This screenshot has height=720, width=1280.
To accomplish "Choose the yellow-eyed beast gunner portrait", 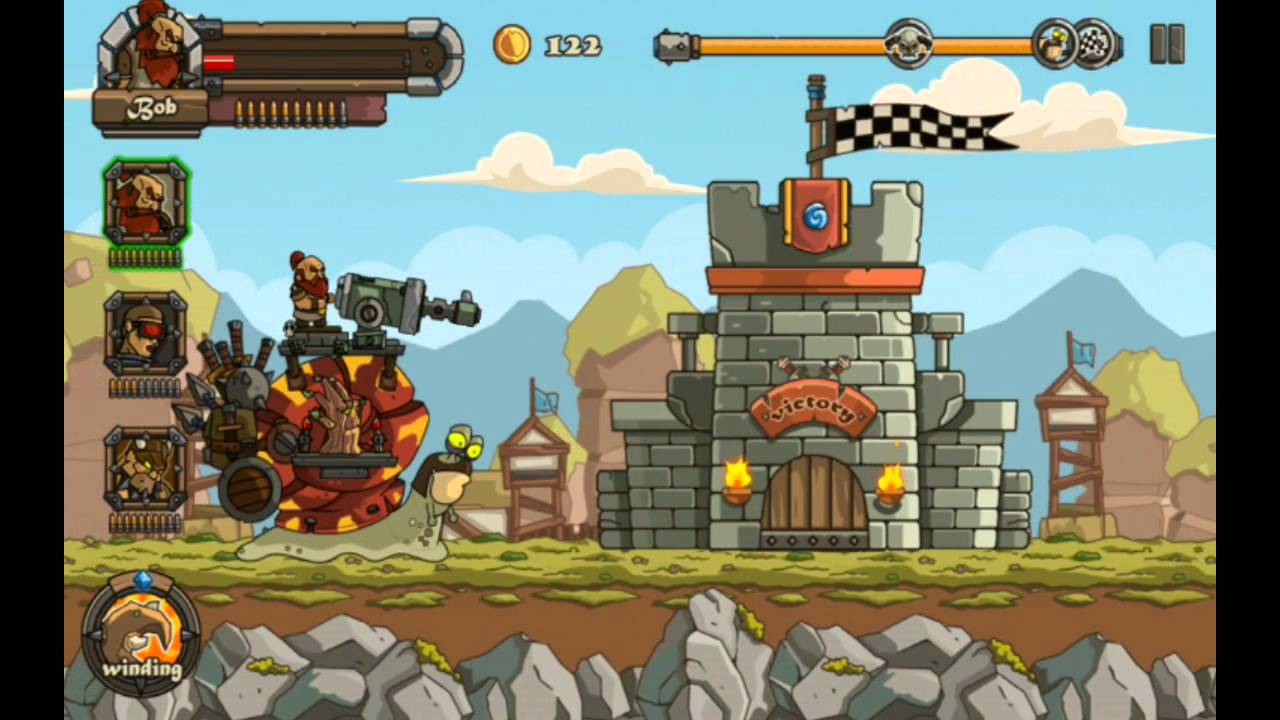I will coord(145,468).
